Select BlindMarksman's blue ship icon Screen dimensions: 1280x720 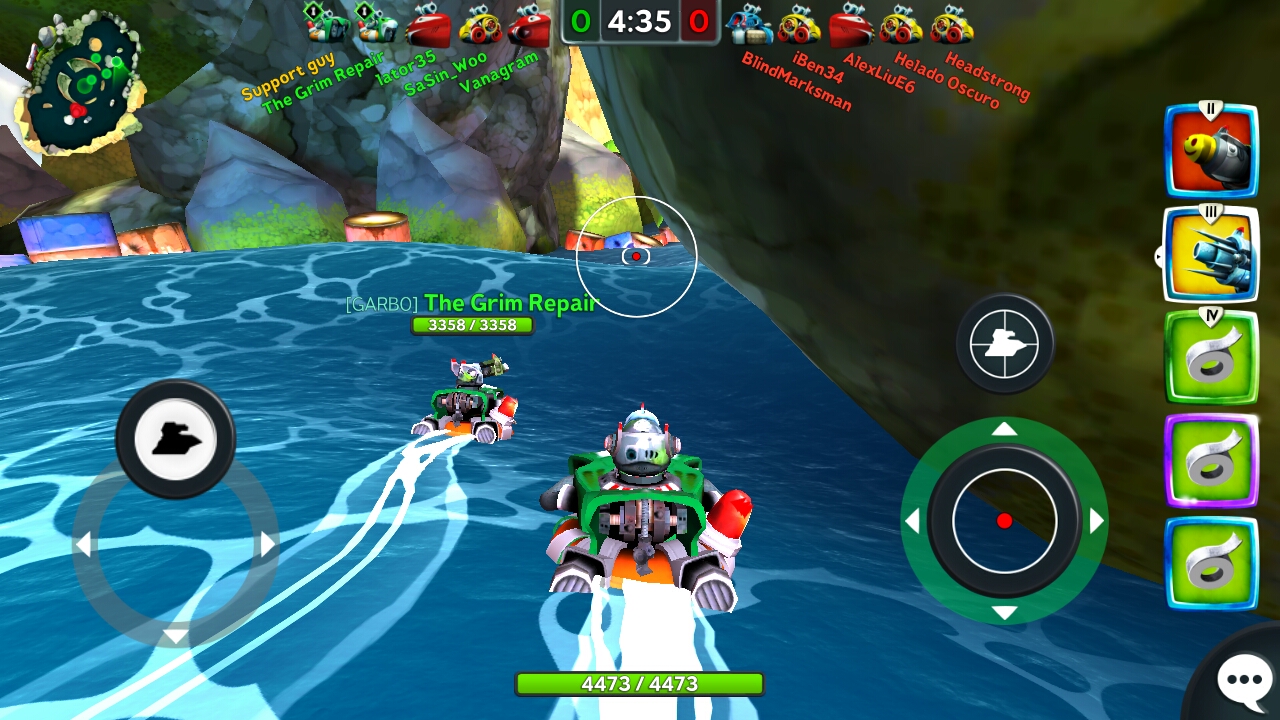(x=748, y=24)
